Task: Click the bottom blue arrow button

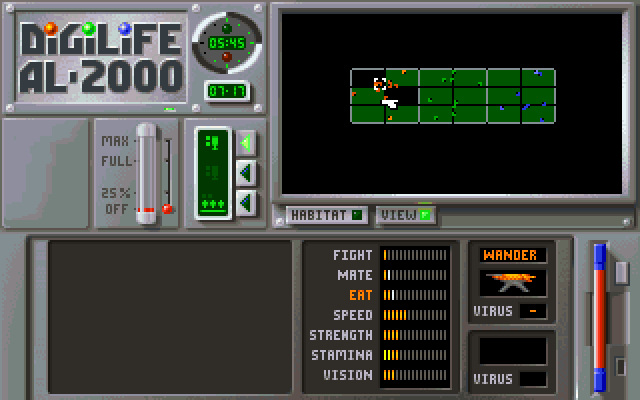Action: pos(246,203)
